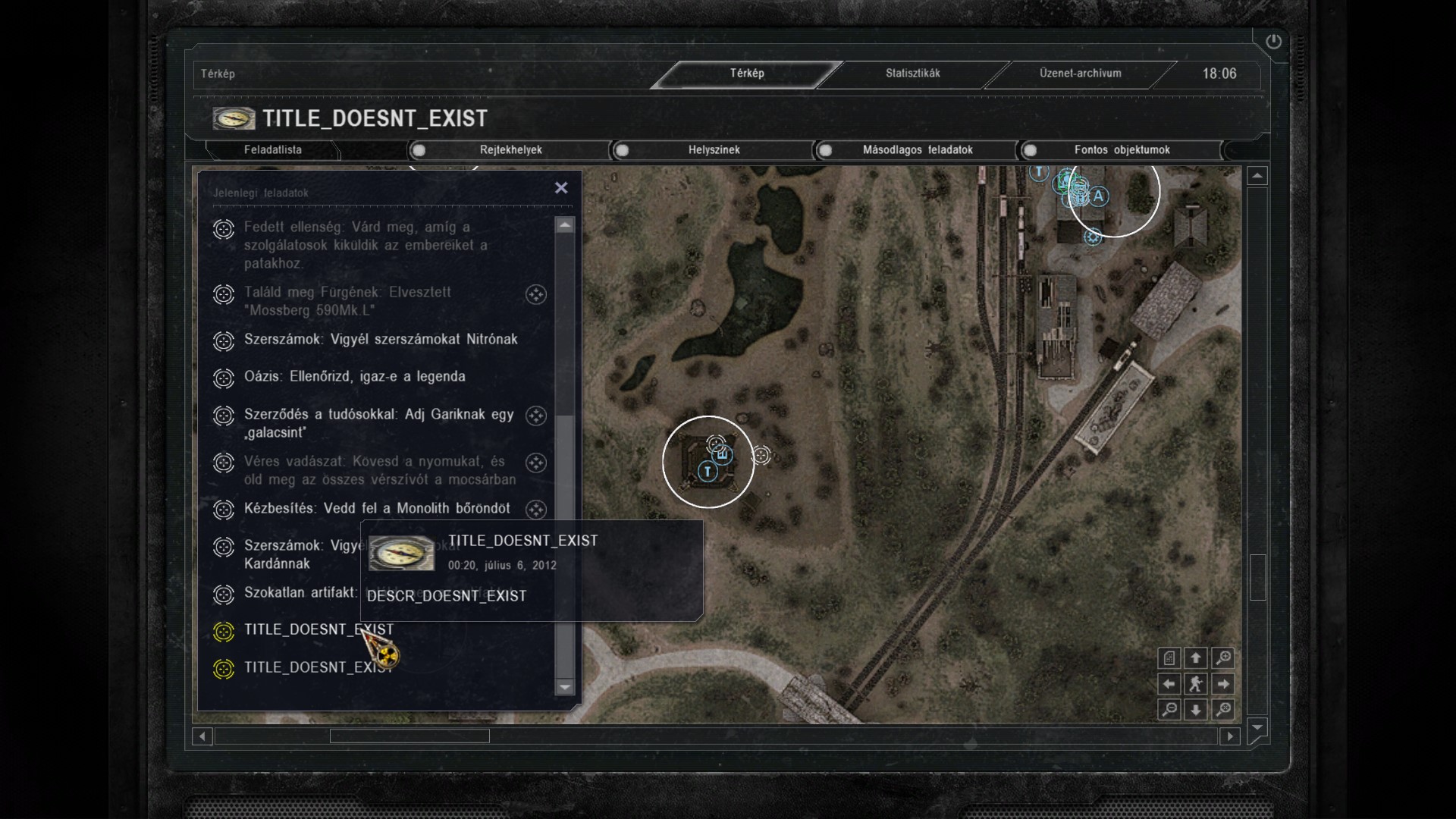1456x819 pixels.
Task: Show Kézbesítés task location on map
Action: (536, 510)
